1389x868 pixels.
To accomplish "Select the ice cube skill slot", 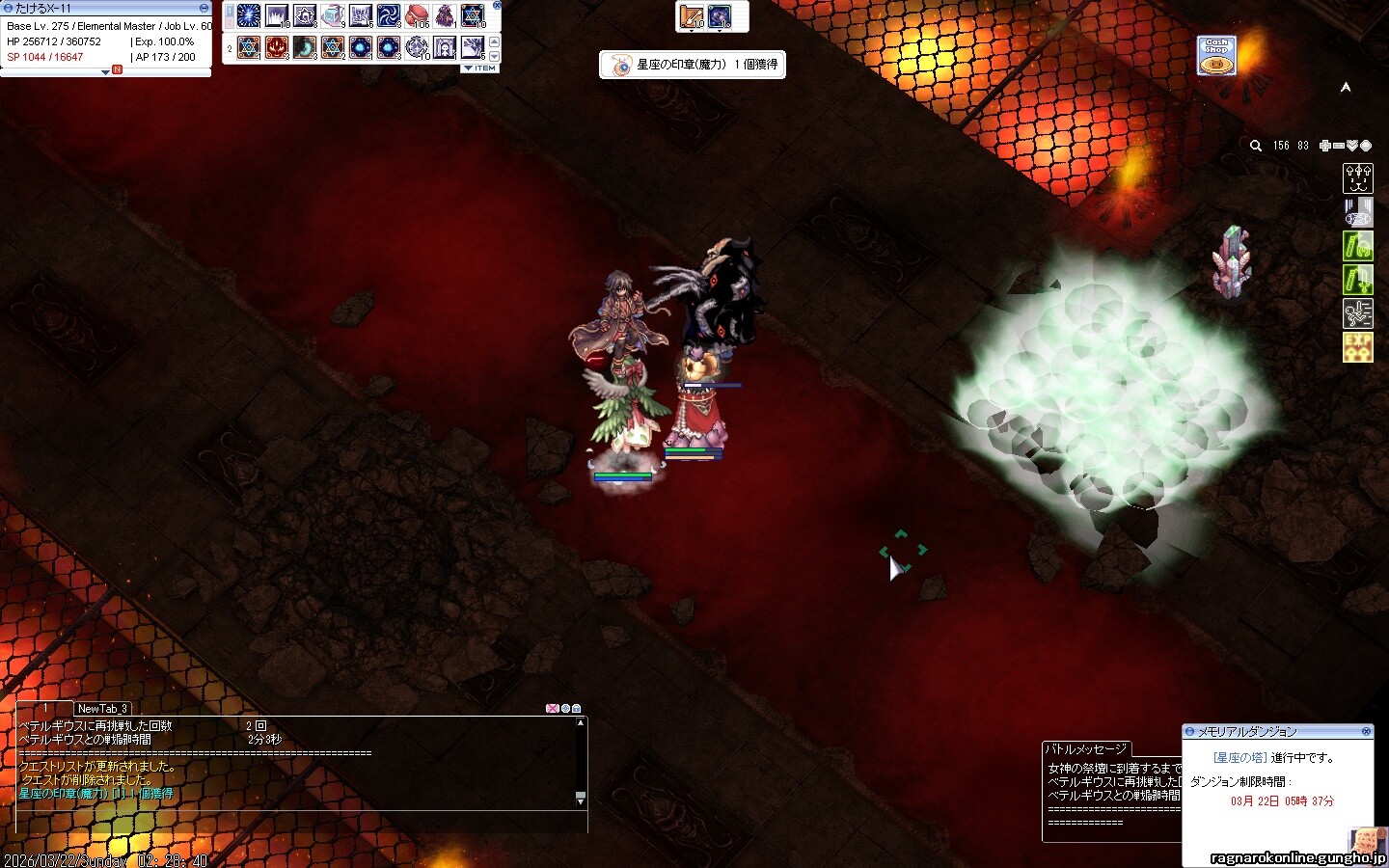I will pos(333,16).
